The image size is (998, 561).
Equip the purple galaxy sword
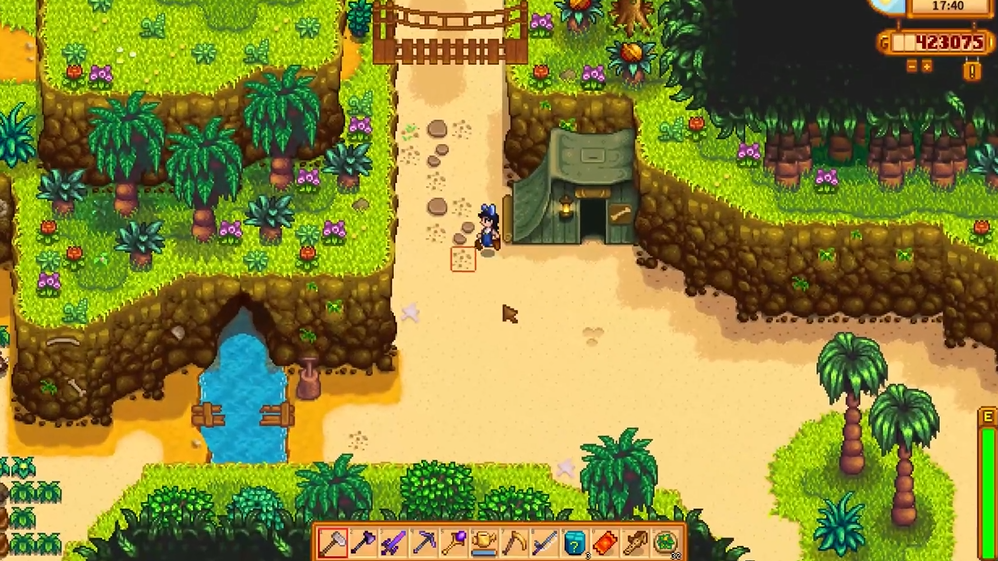click(394, 543)
